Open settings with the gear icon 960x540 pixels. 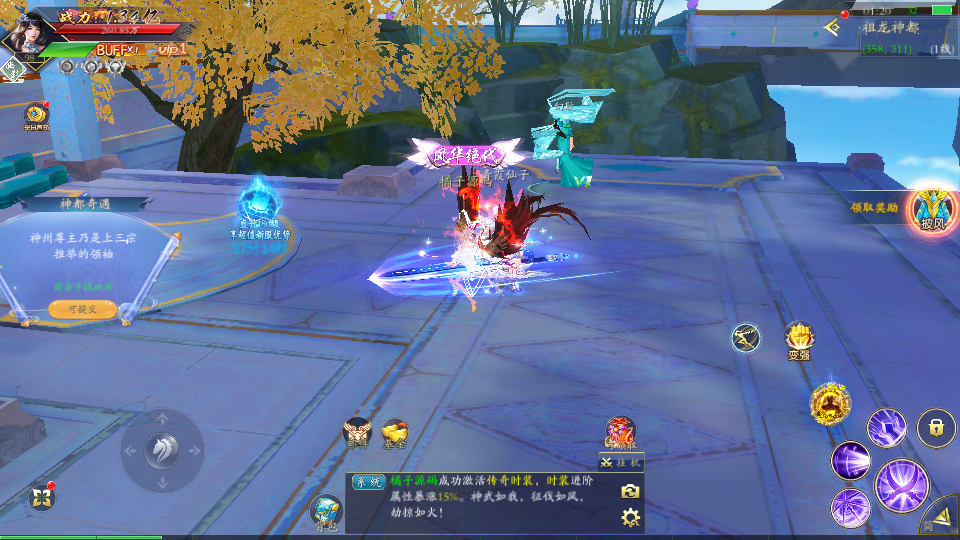pyautogui.click(x=630, y=517)
